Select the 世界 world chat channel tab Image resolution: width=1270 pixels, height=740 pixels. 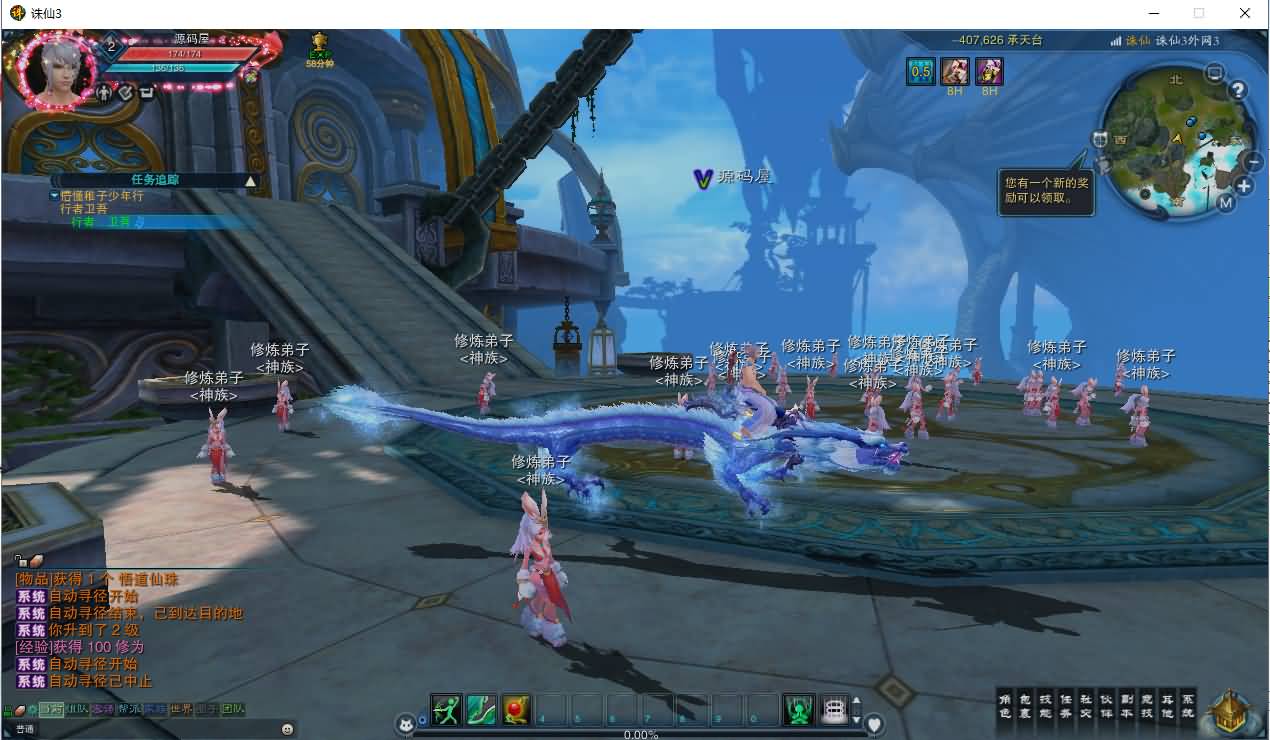click(181, 709)
